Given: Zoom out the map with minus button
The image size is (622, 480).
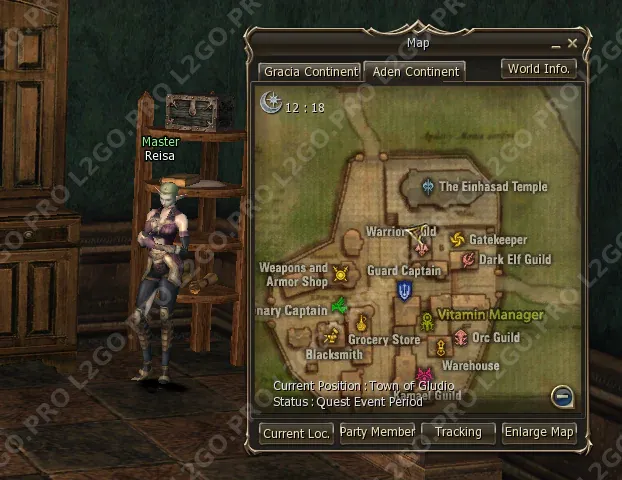Looking at the screenshot, I should tap(563, 397).
